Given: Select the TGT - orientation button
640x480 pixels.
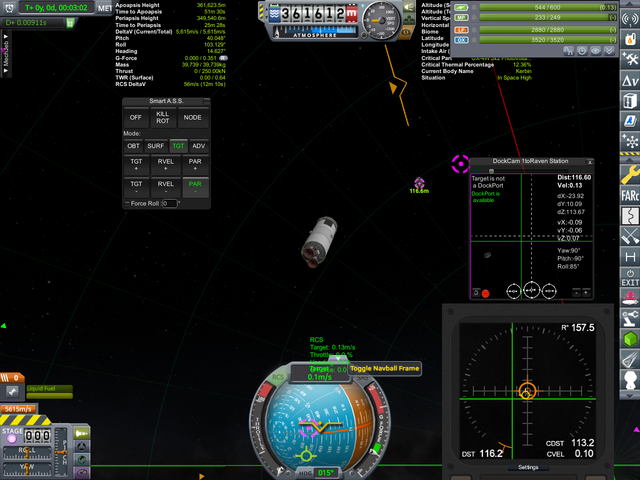Looking at the screenshot, I should click(137, 187).
